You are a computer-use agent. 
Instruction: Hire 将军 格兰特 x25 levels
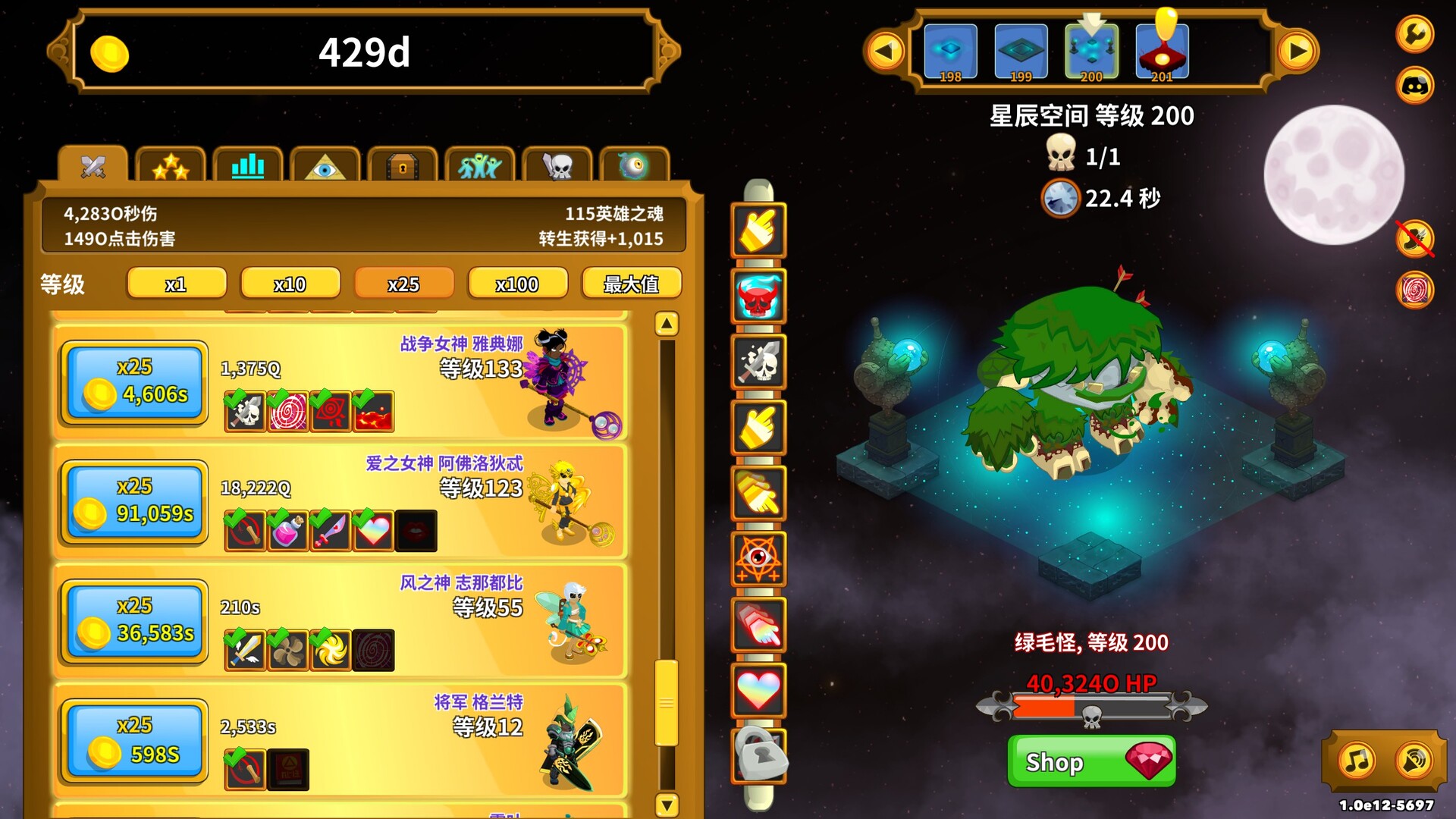[x=135, y=740]
